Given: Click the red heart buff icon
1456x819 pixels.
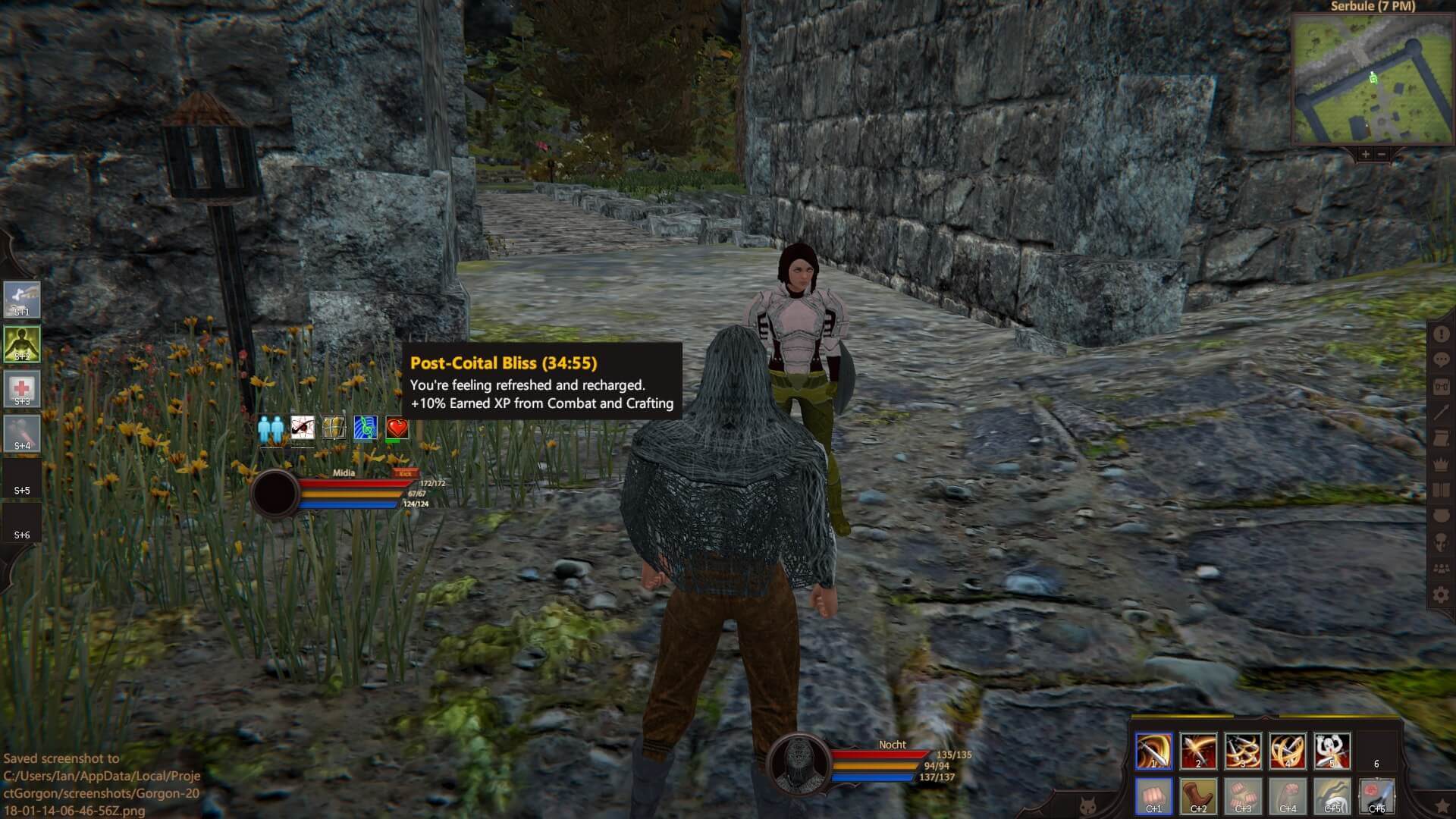Looking at the screenshot, I should [x=397, y=428].
